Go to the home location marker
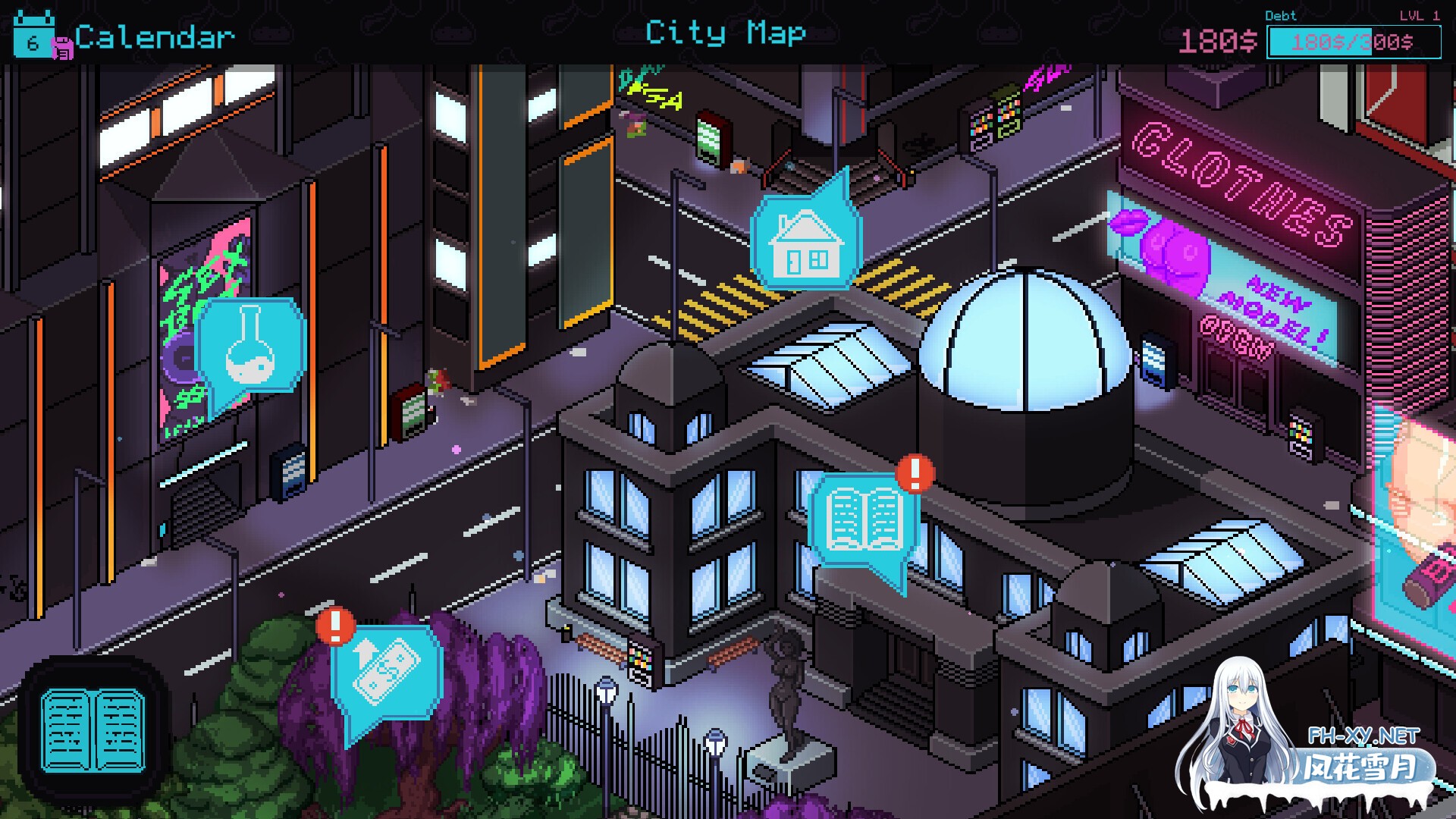The height and width of the screenshot is (819, 1456). 805,243
